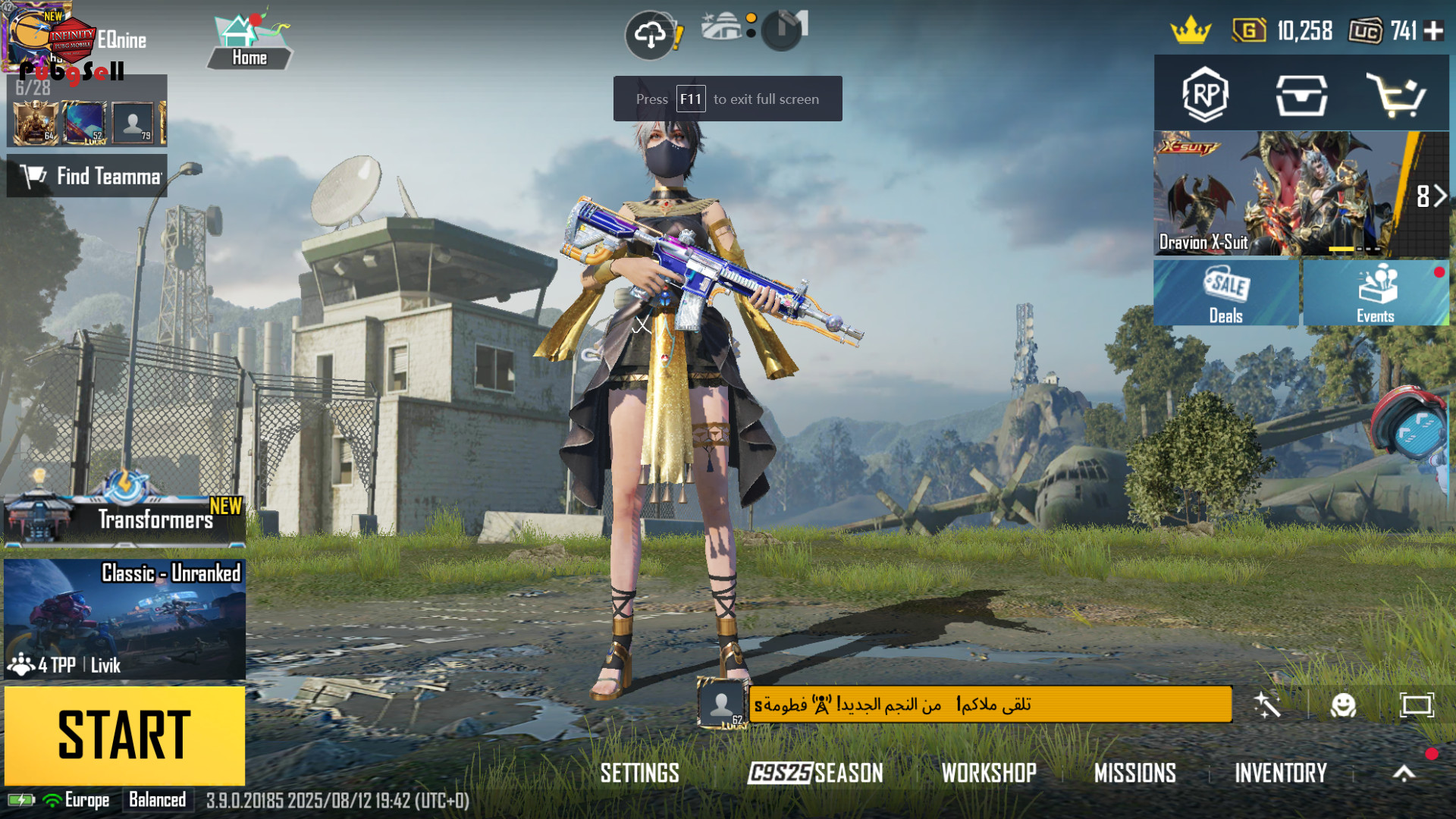Open the WORKSHOP menu
This screenshot has width=1456, height=819.
point(989,773)
